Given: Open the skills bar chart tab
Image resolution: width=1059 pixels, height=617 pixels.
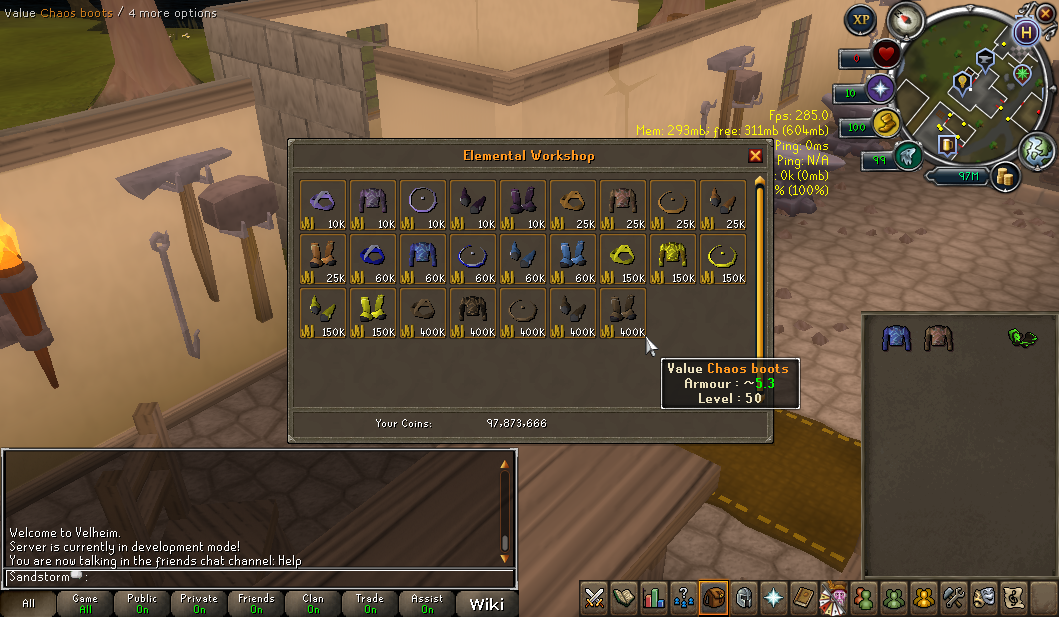Looking at the screenshot, I should tap(655, 597).
